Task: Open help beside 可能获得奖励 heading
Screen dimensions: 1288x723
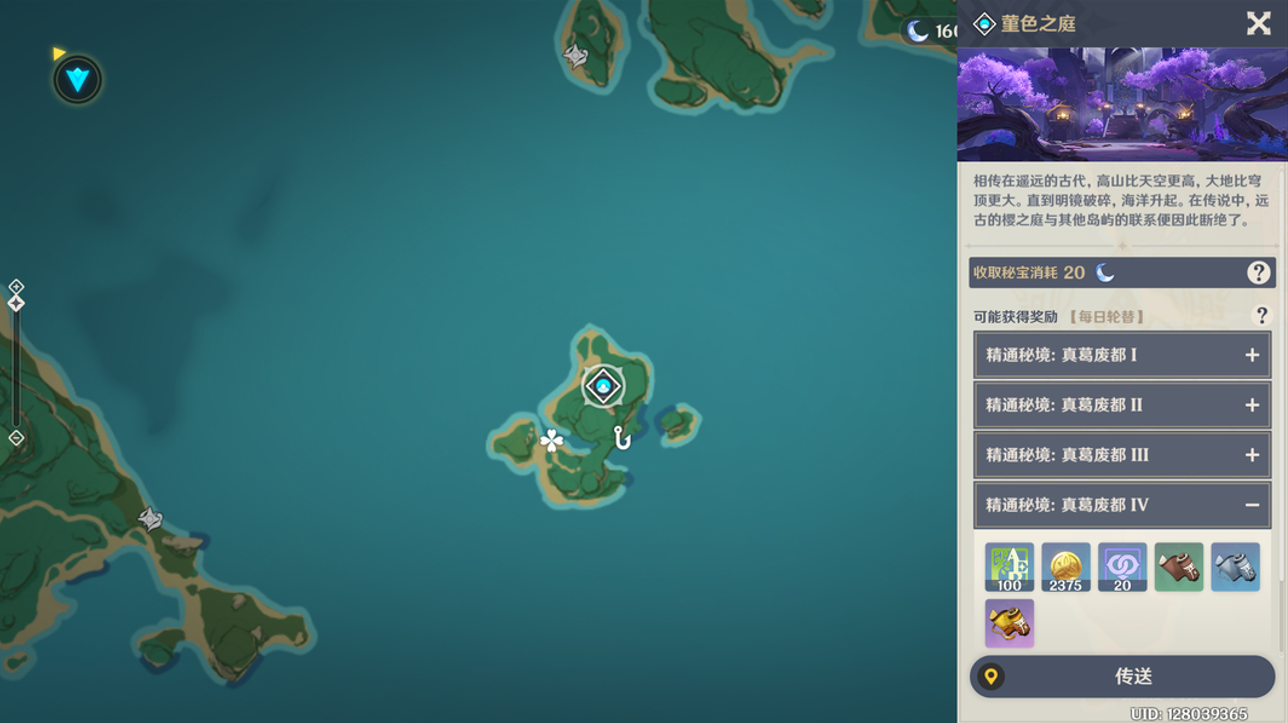Action: click(1261, 316)
